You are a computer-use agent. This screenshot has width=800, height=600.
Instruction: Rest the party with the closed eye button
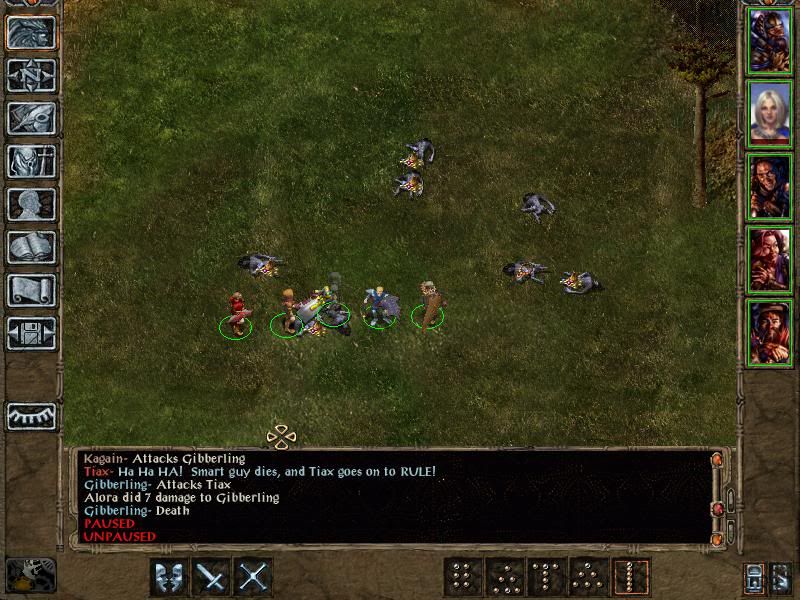[x=31, y=415]
